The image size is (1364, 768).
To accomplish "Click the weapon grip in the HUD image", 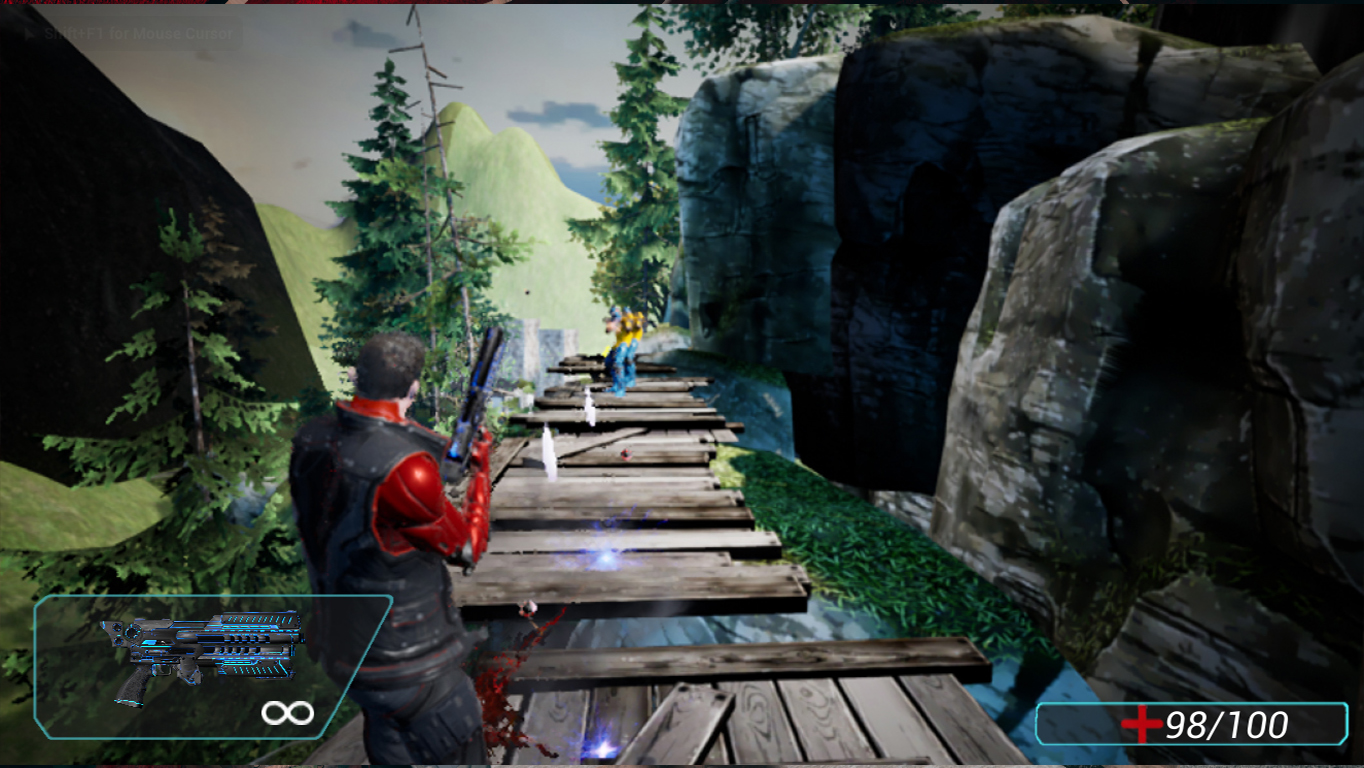I will 130,690.
